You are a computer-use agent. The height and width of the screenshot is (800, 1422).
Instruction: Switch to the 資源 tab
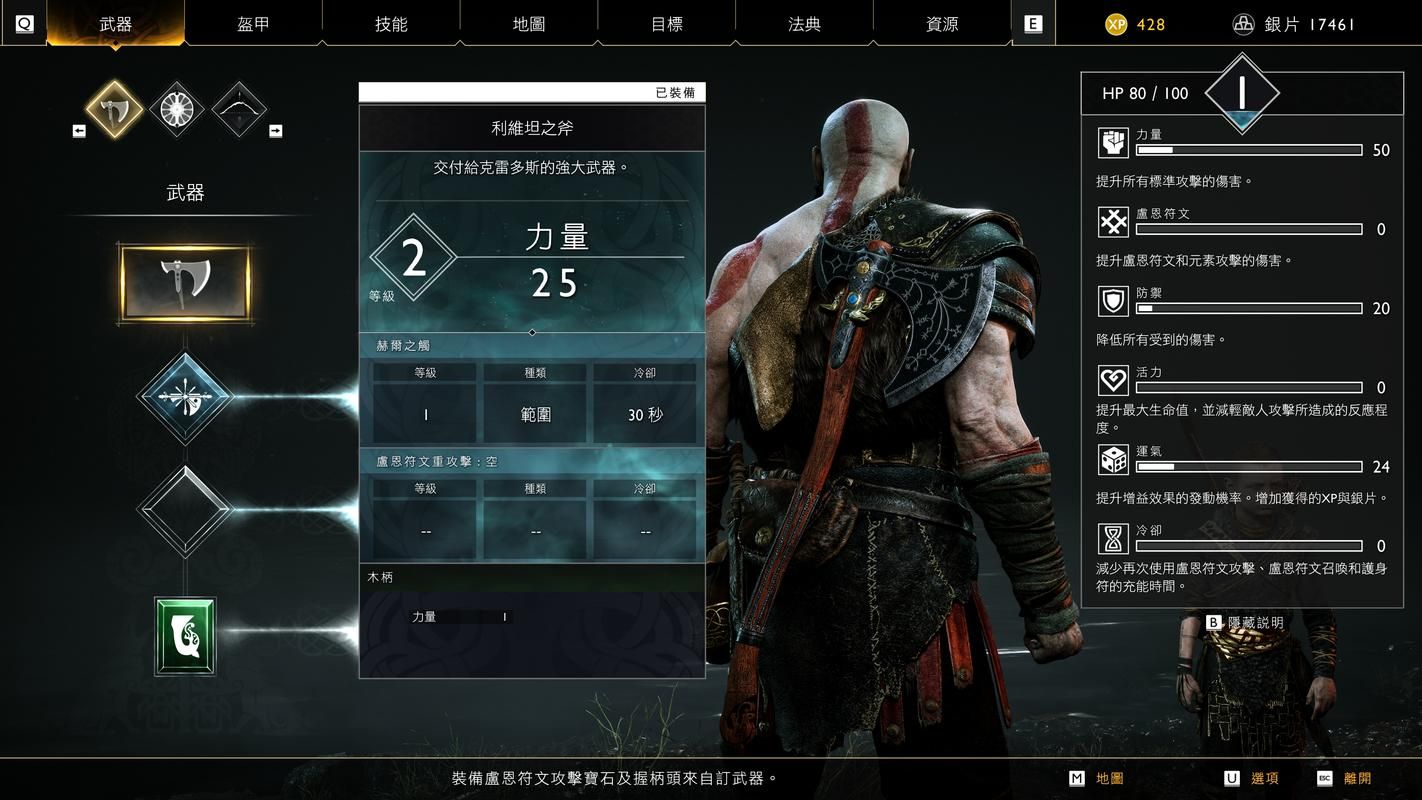(x=942, y=24)
